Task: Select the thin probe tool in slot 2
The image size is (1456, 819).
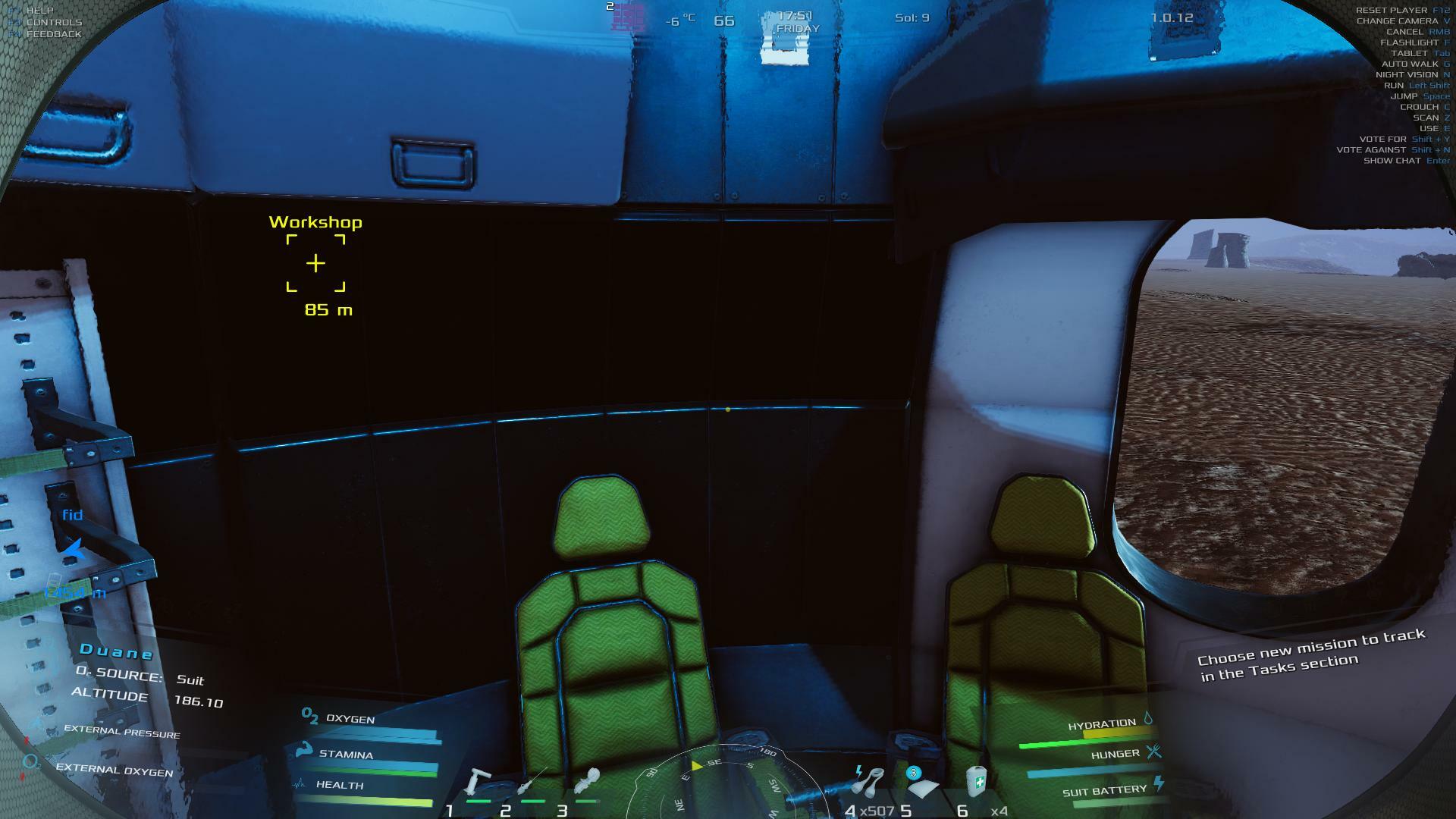Action: (x=534, y=783)
